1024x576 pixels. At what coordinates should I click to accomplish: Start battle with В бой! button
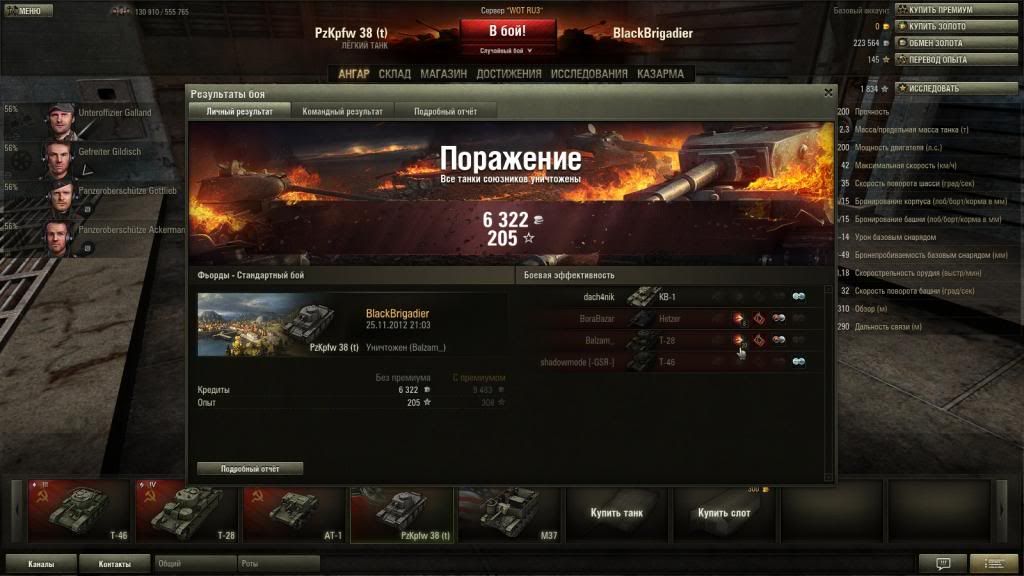coord(507,31)
